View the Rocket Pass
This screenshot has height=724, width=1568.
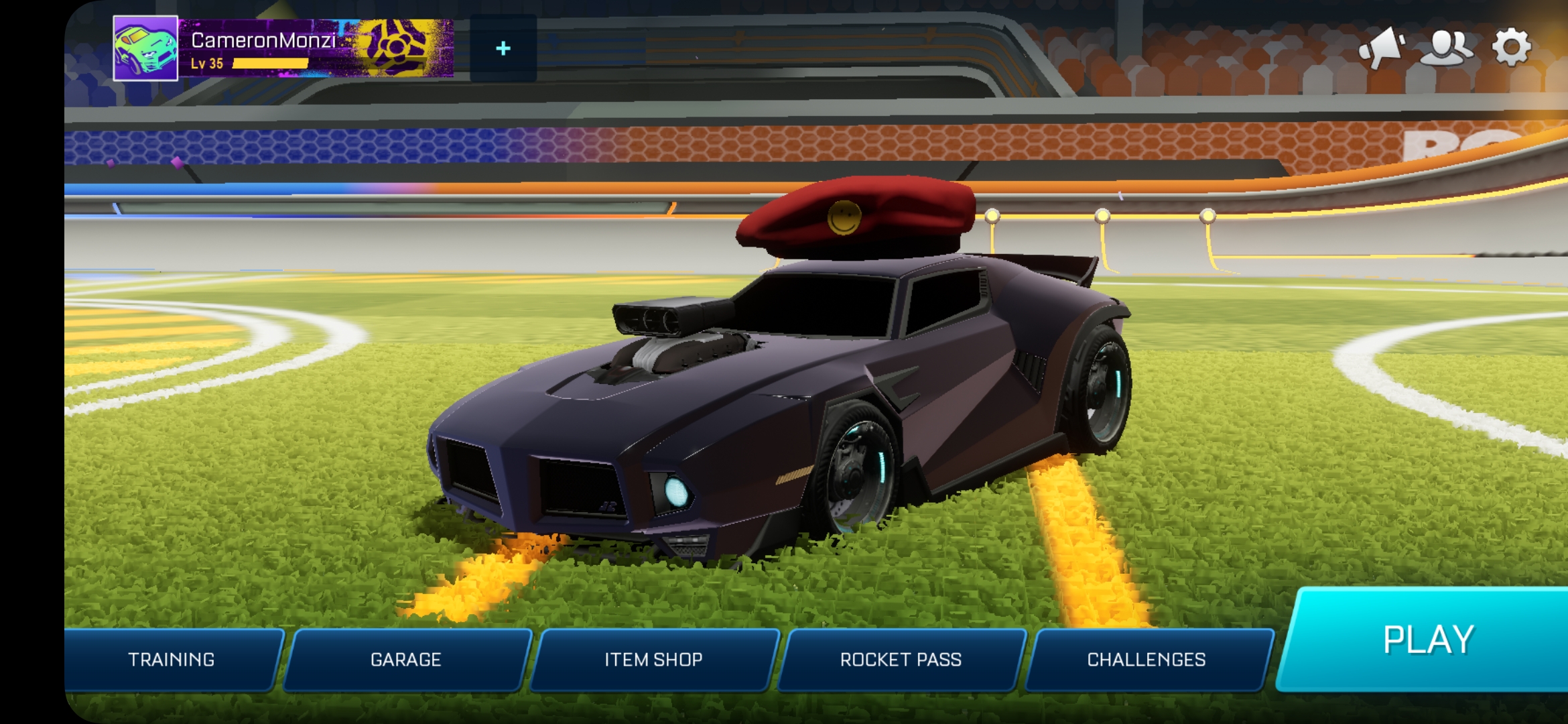coord(901,660)
